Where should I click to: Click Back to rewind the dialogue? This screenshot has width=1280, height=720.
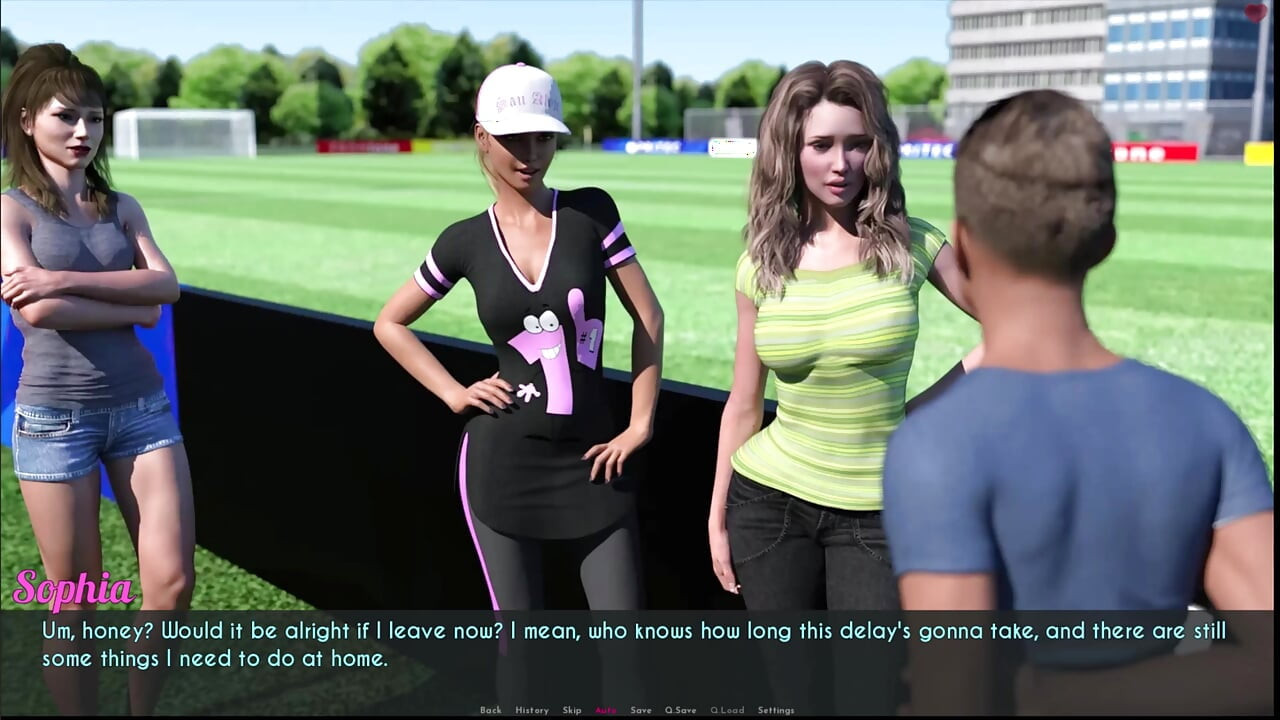(x=491, y=709)
